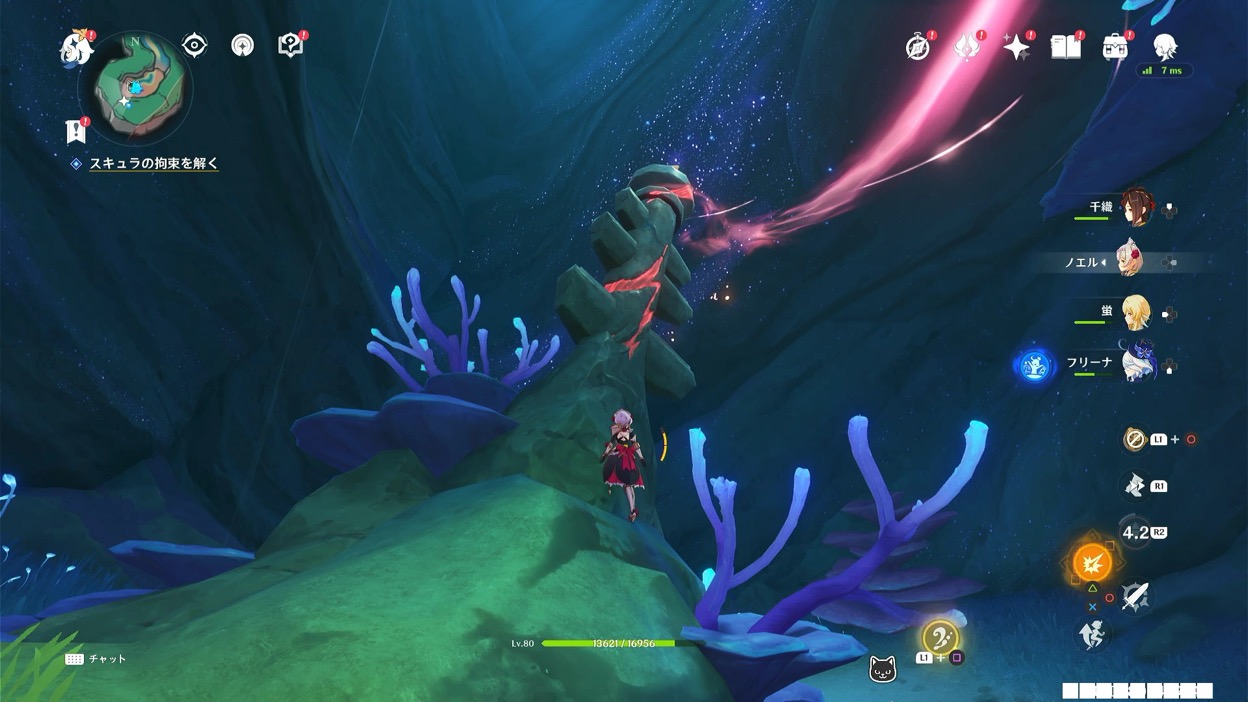The width and height of the screenshot is (1248, 702).
Task: Use the golden music note gadget
Action: click(x=940, y=637)
